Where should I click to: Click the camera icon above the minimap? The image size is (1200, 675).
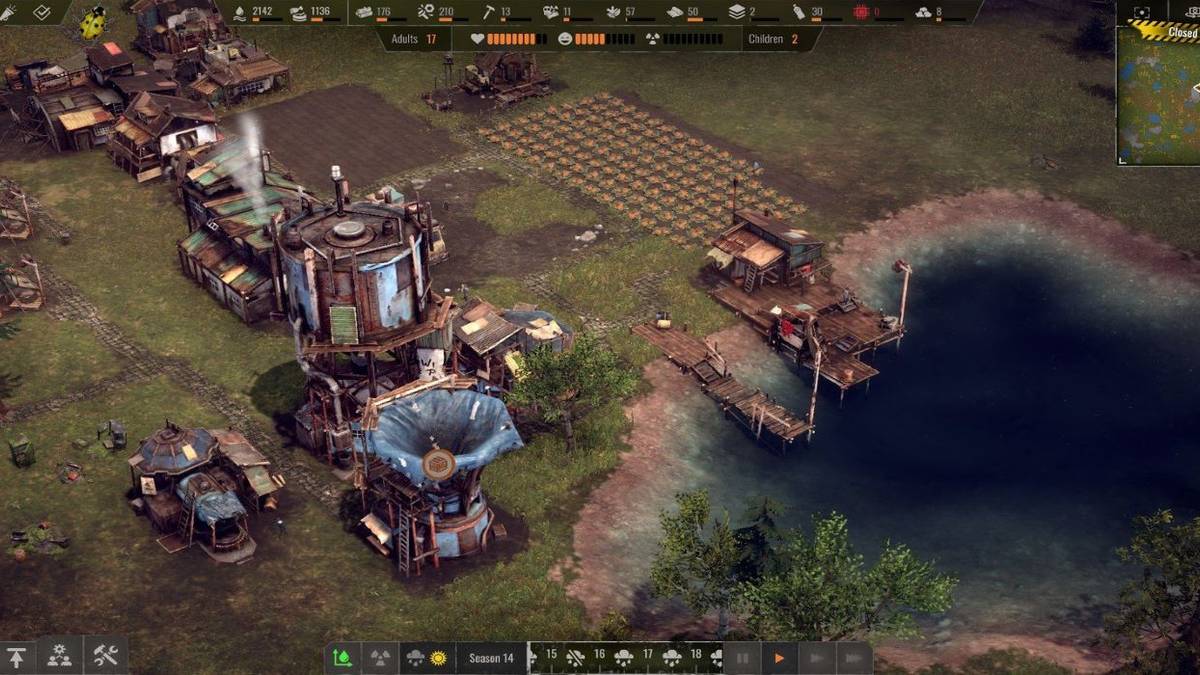(1140, 12)
